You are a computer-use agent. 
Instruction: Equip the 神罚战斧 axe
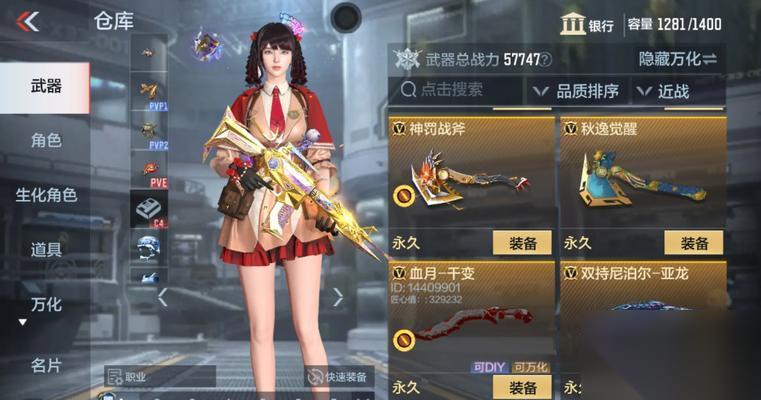point(522,243)
